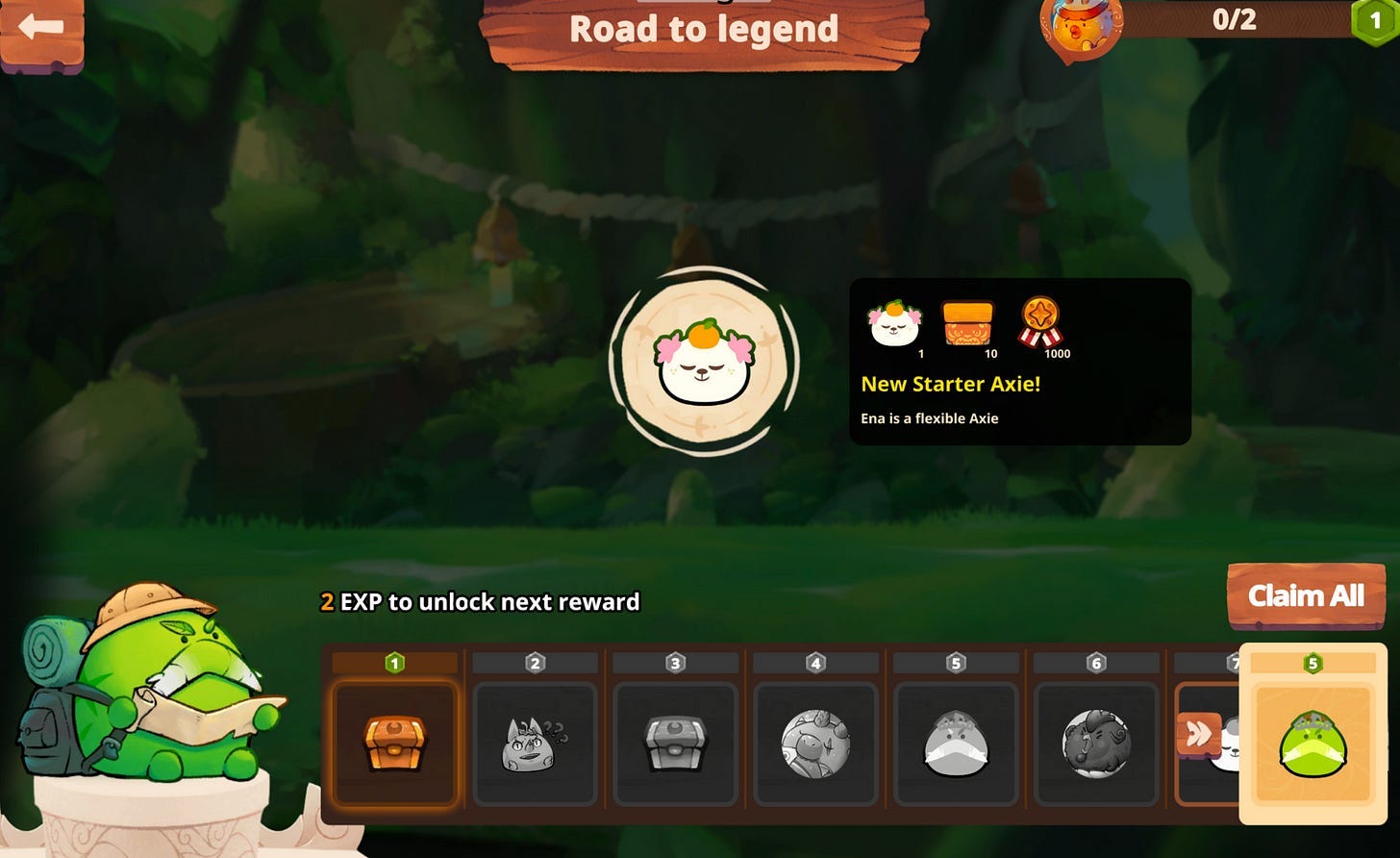
Task: Click the mystery Axie icon in slot 2
Action: (535, 744)
